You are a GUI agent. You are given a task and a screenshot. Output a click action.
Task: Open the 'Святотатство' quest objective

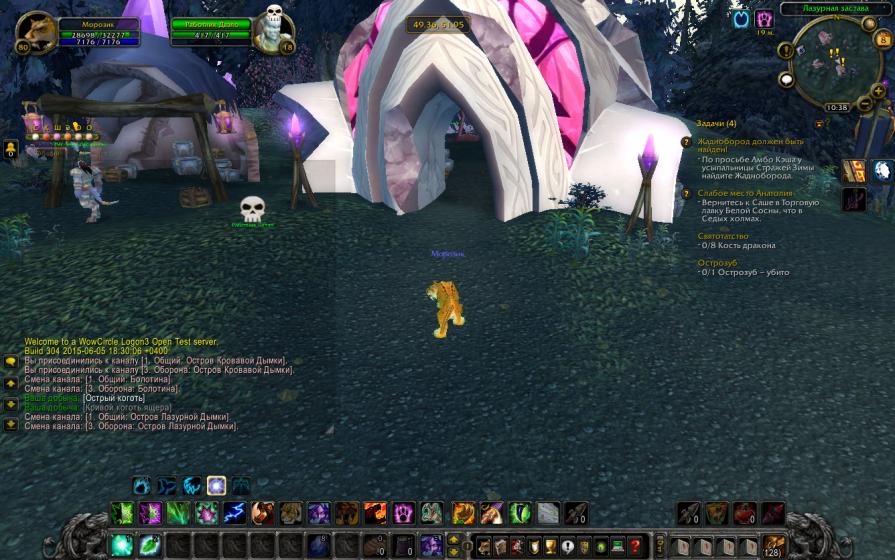[x=723, y=236]
